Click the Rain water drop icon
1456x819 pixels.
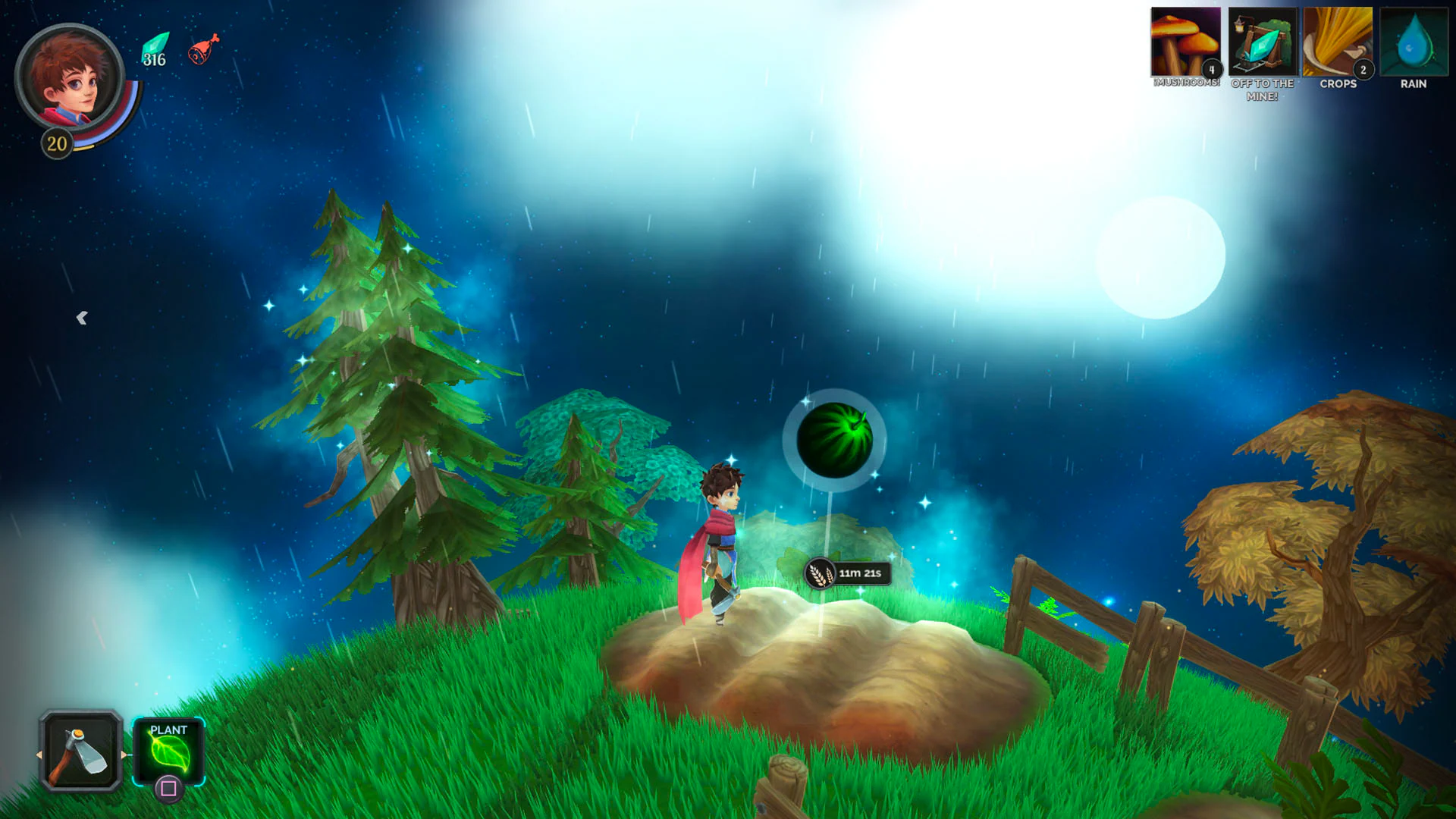tap(1412, 42)
